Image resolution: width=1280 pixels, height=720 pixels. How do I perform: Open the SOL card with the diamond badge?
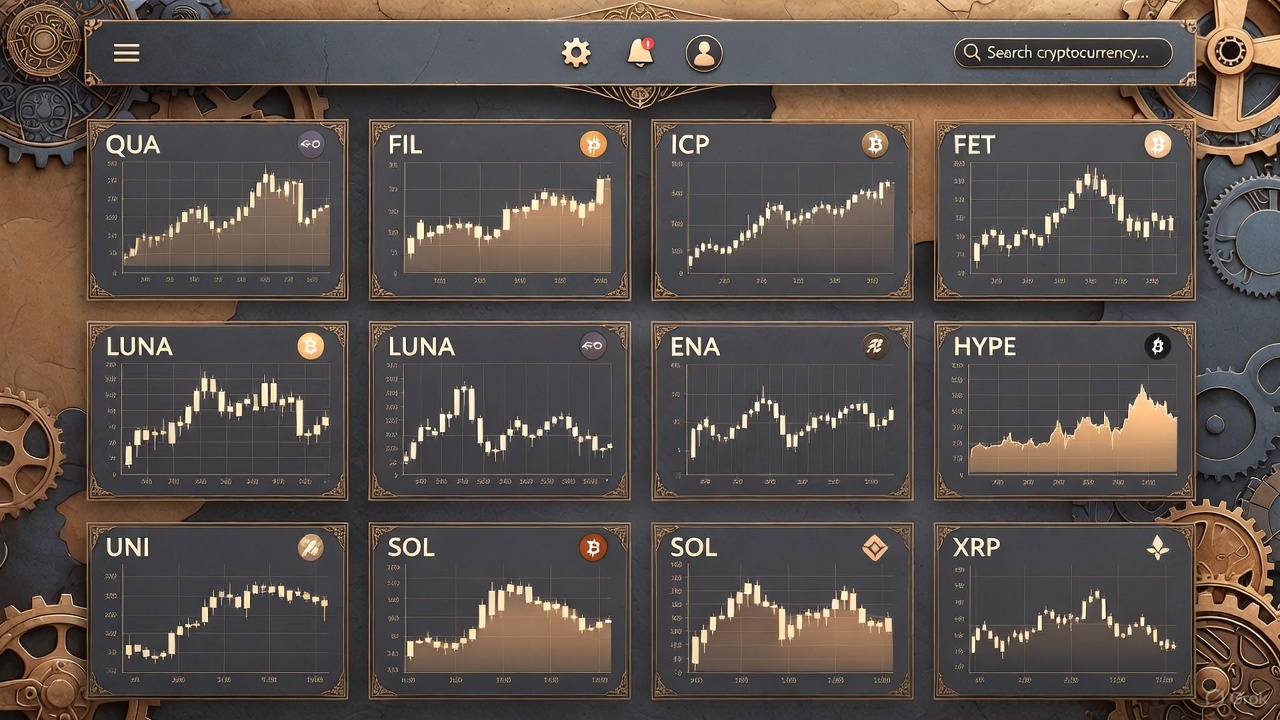click(x=782, y=611)
